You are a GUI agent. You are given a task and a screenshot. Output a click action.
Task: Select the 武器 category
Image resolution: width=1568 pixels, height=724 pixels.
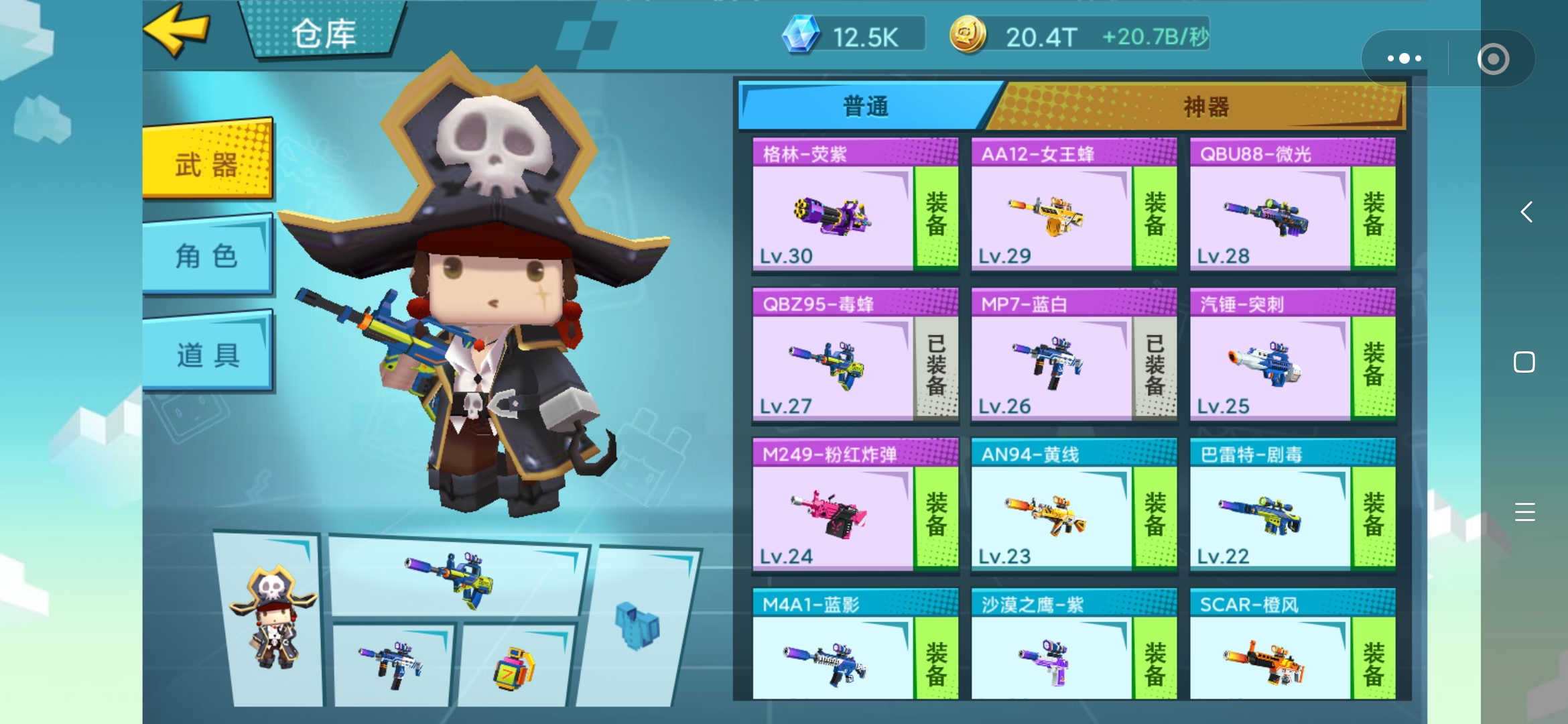208,162
